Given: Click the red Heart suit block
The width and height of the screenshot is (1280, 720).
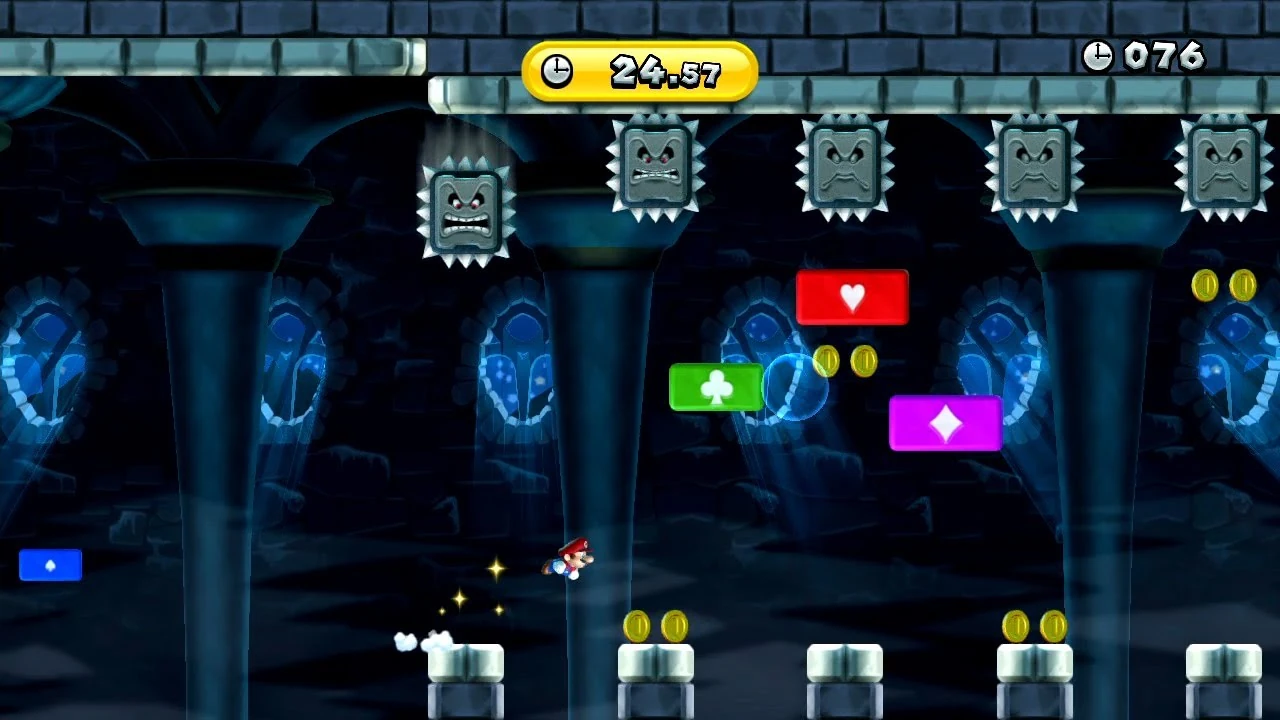Looking at the screenshot, I should click(851, 294).
